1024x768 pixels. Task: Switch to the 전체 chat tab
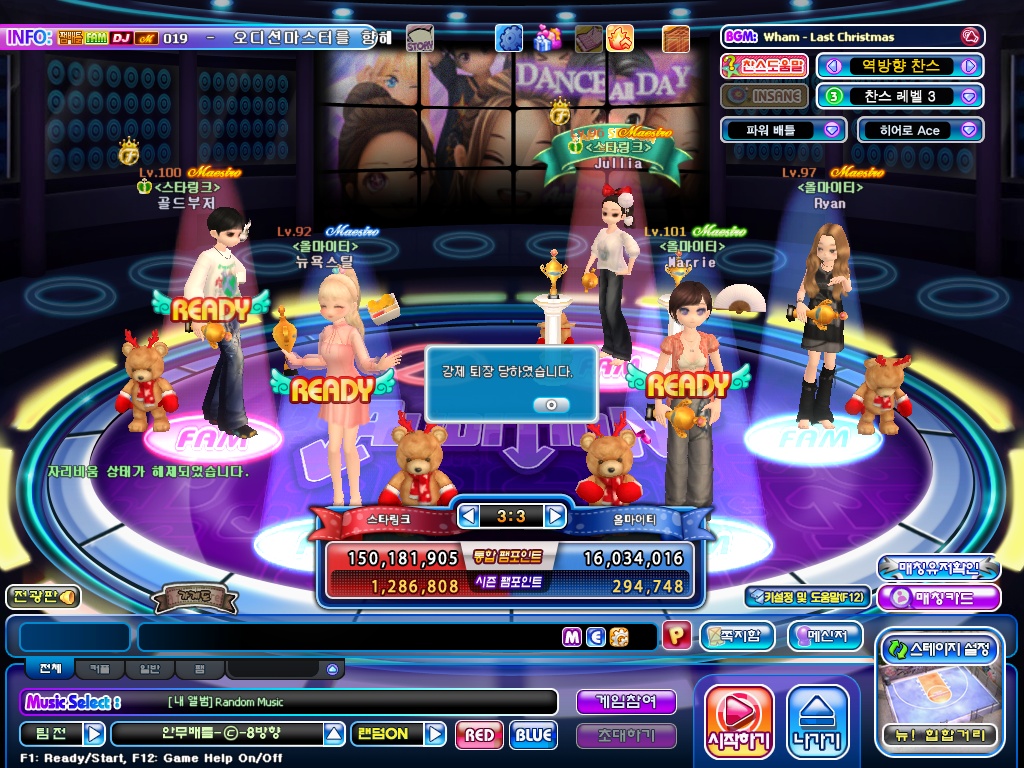pyautogui.click(x=51, y=668)
